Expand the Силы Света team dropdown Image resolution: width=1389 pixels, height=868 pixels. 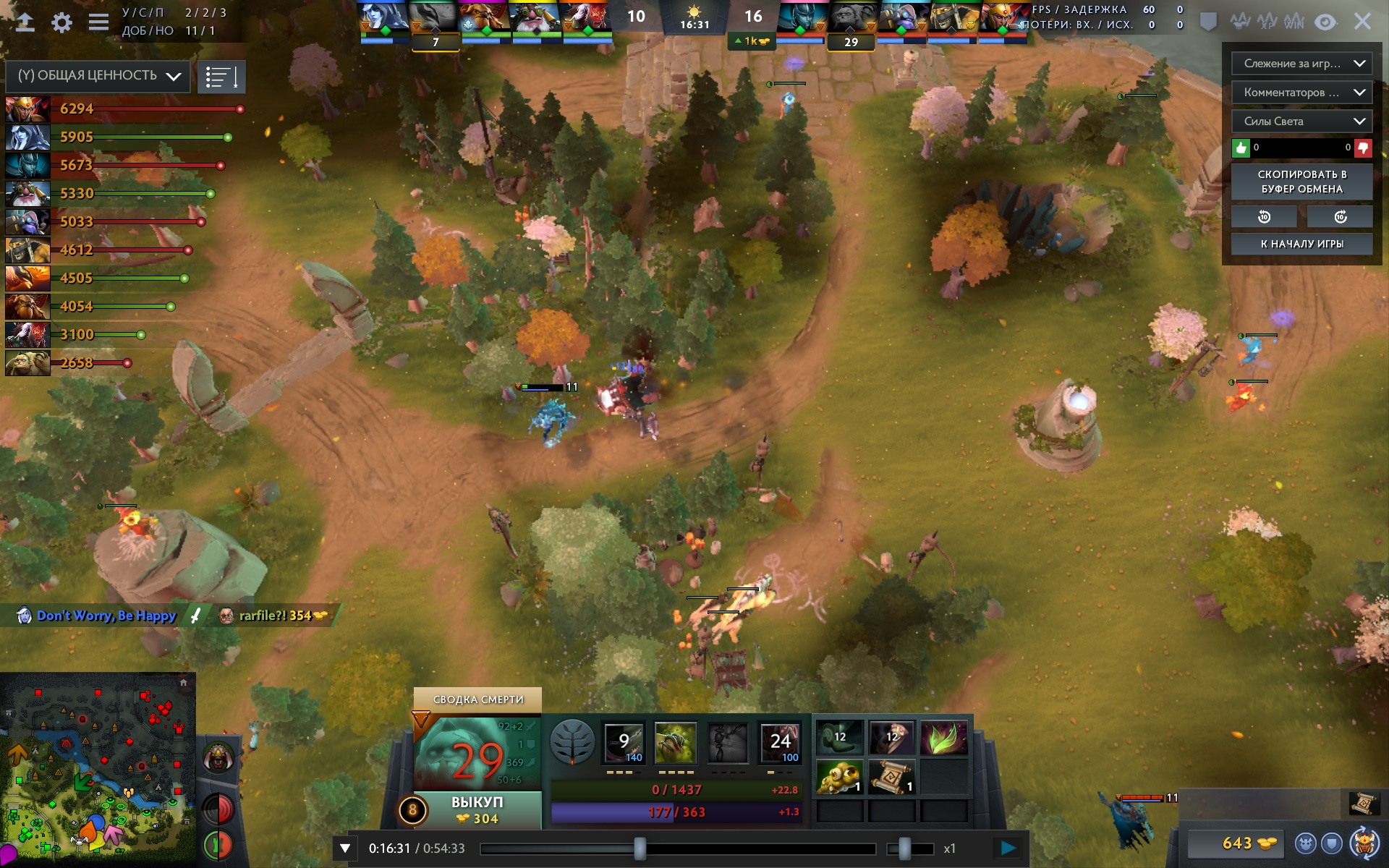(x=1301, y=122)
